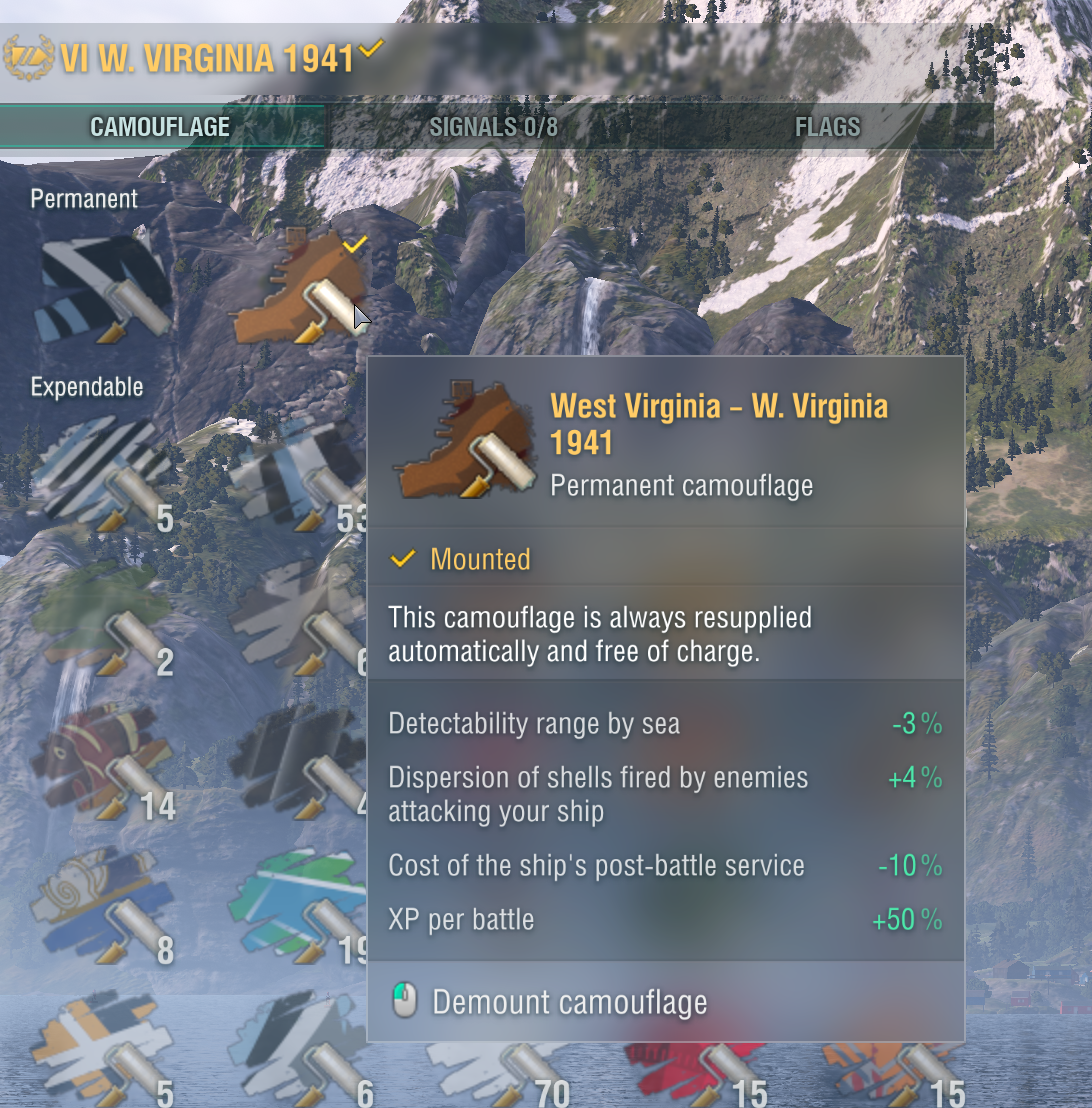Choose the blue and tan camouflage with count 8

[102, 905]
